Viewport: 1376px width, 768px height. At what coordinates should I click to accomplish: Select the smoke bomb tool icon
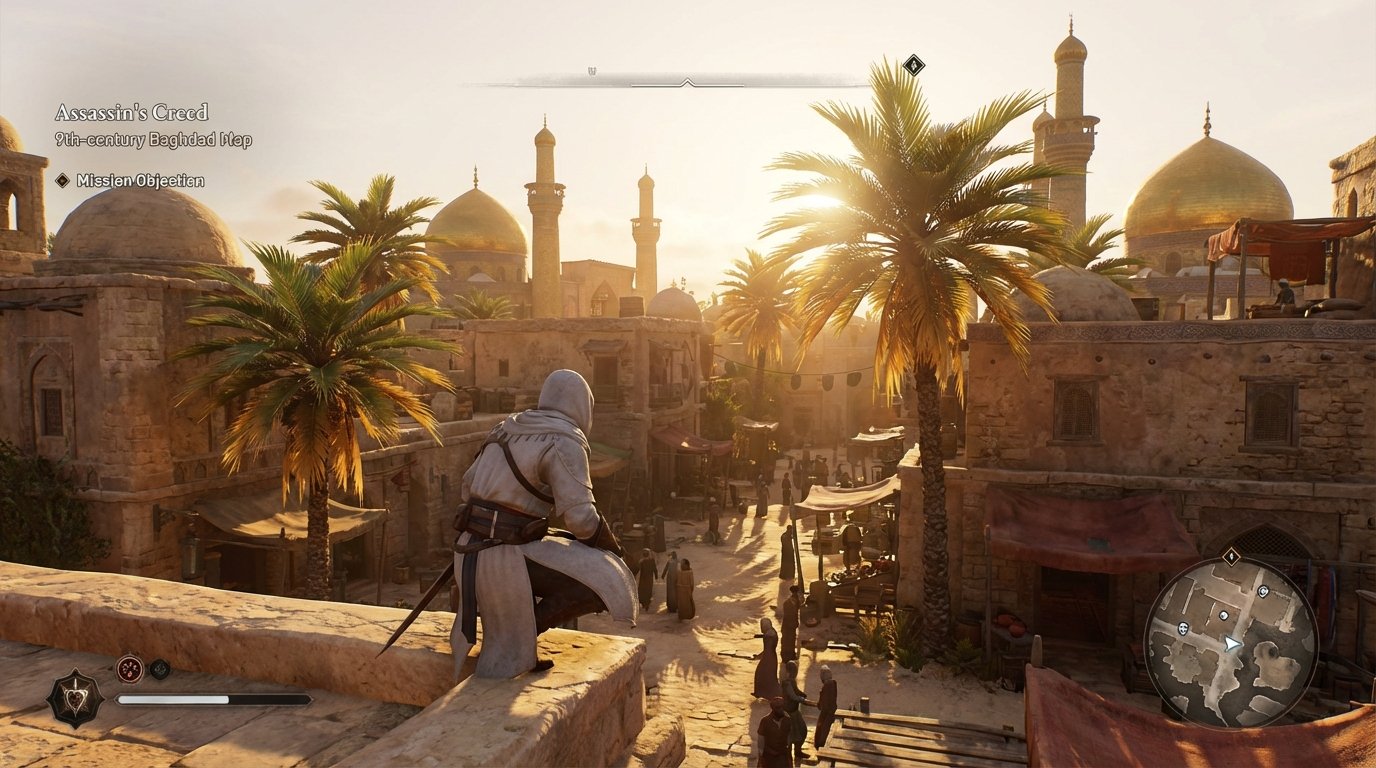coord(159,668)
